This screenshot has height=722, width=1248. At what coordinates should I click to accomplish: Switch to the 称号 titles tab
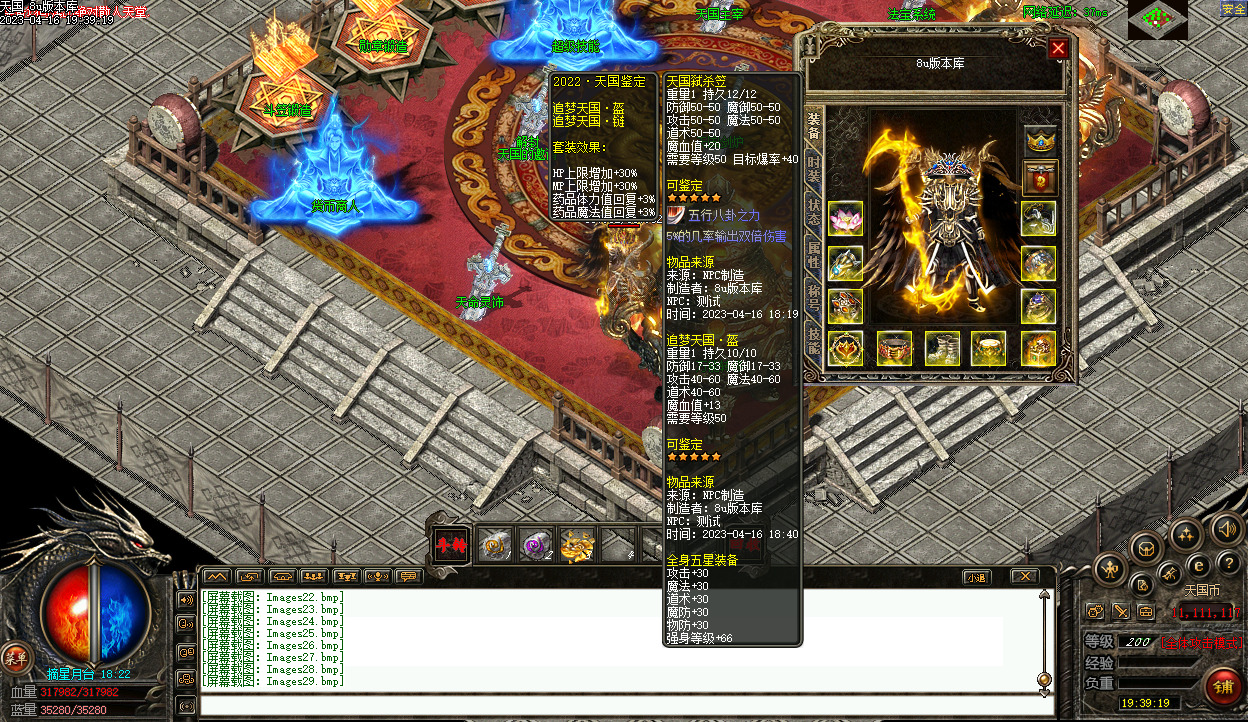(x=814, y=297)
